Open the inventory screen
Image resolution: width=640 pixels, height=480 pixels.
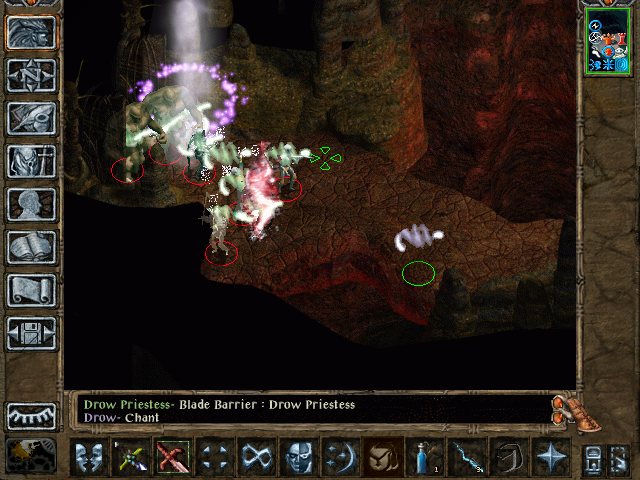pos(30,161)
